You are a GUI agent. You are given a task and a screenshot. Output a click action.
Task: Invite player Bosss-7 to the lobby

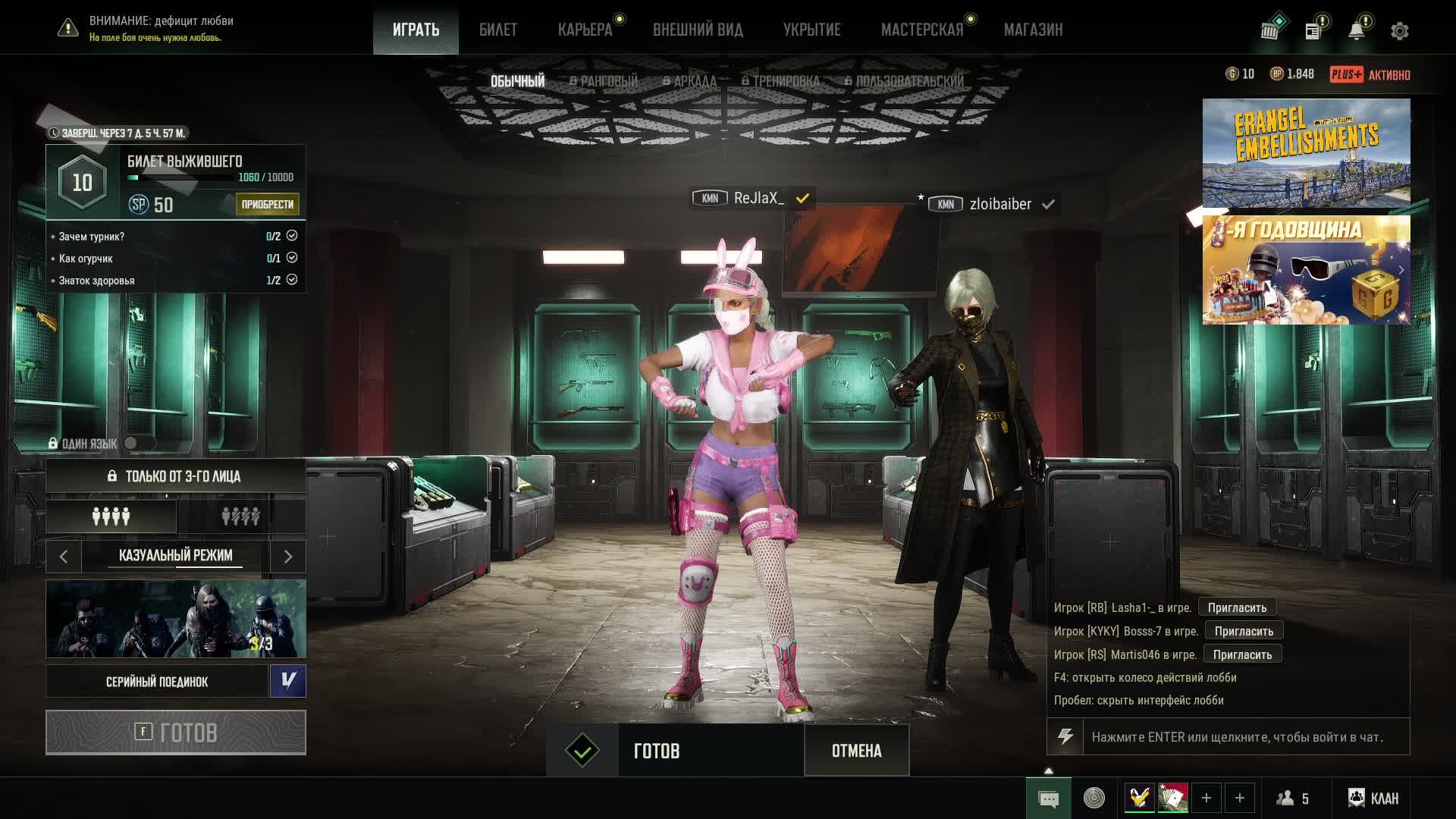1244,631
